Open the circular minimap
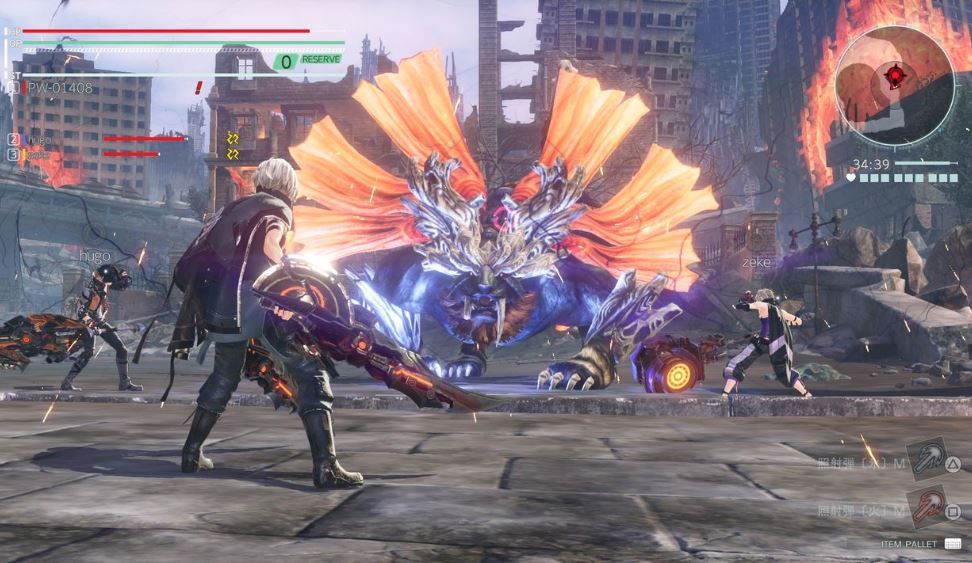This screenshot has width=972, height=563. coord(894,85)
